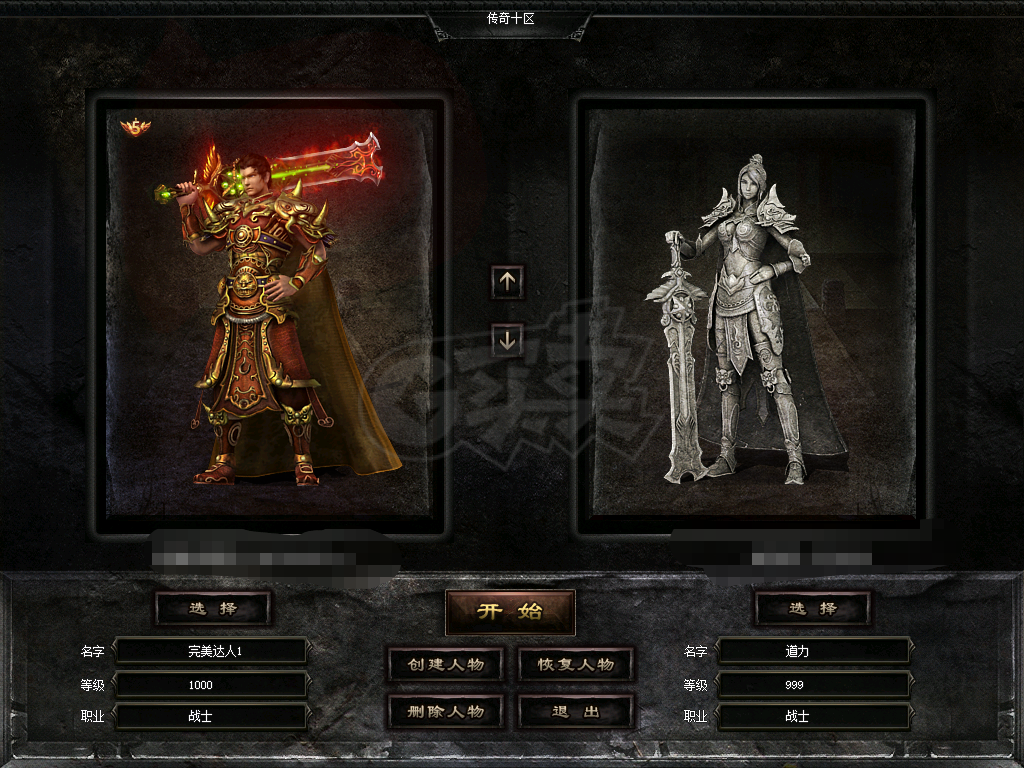Screen dimensions: 1024x768
Task: Choose 创建人物 to create a character
Action: click(445, 665)
